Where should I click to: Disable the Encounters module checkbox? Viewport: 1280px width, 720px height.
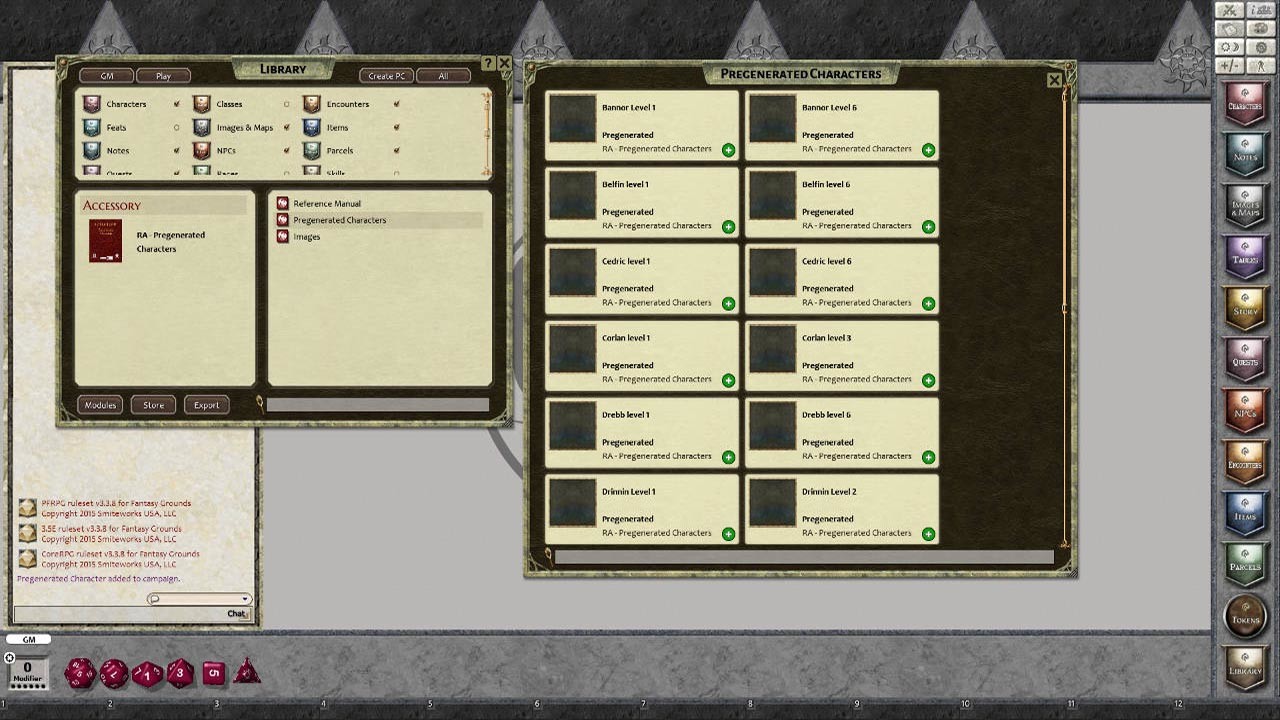point(397,102)
